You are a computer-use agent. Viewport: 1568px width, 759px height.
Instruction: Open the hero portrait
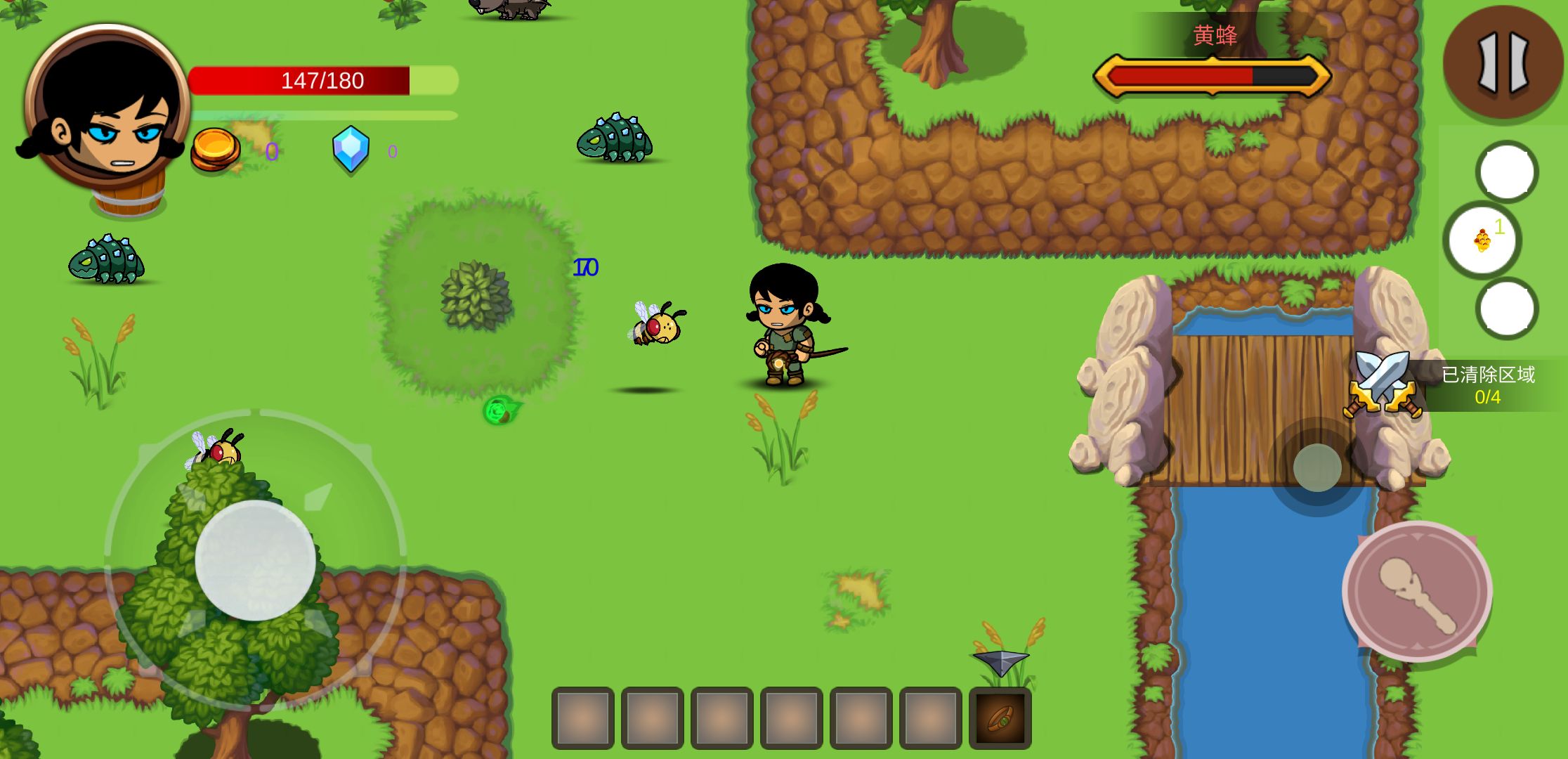tap(107, 107)
